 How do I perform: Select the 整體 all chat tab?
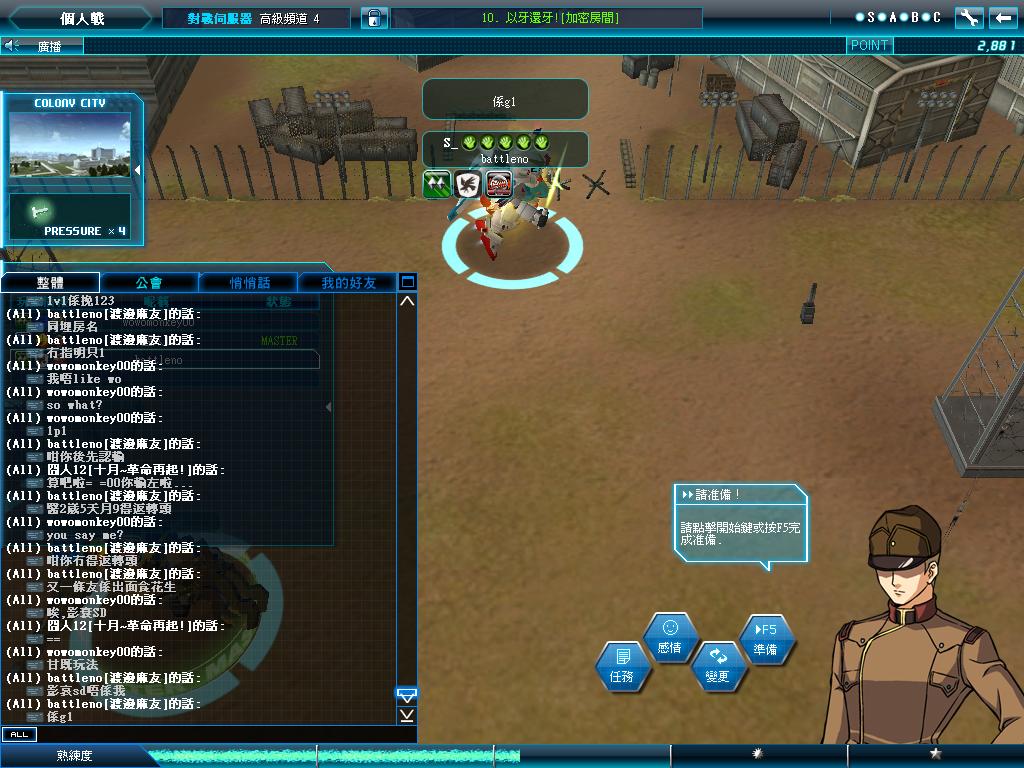[50, 283]
